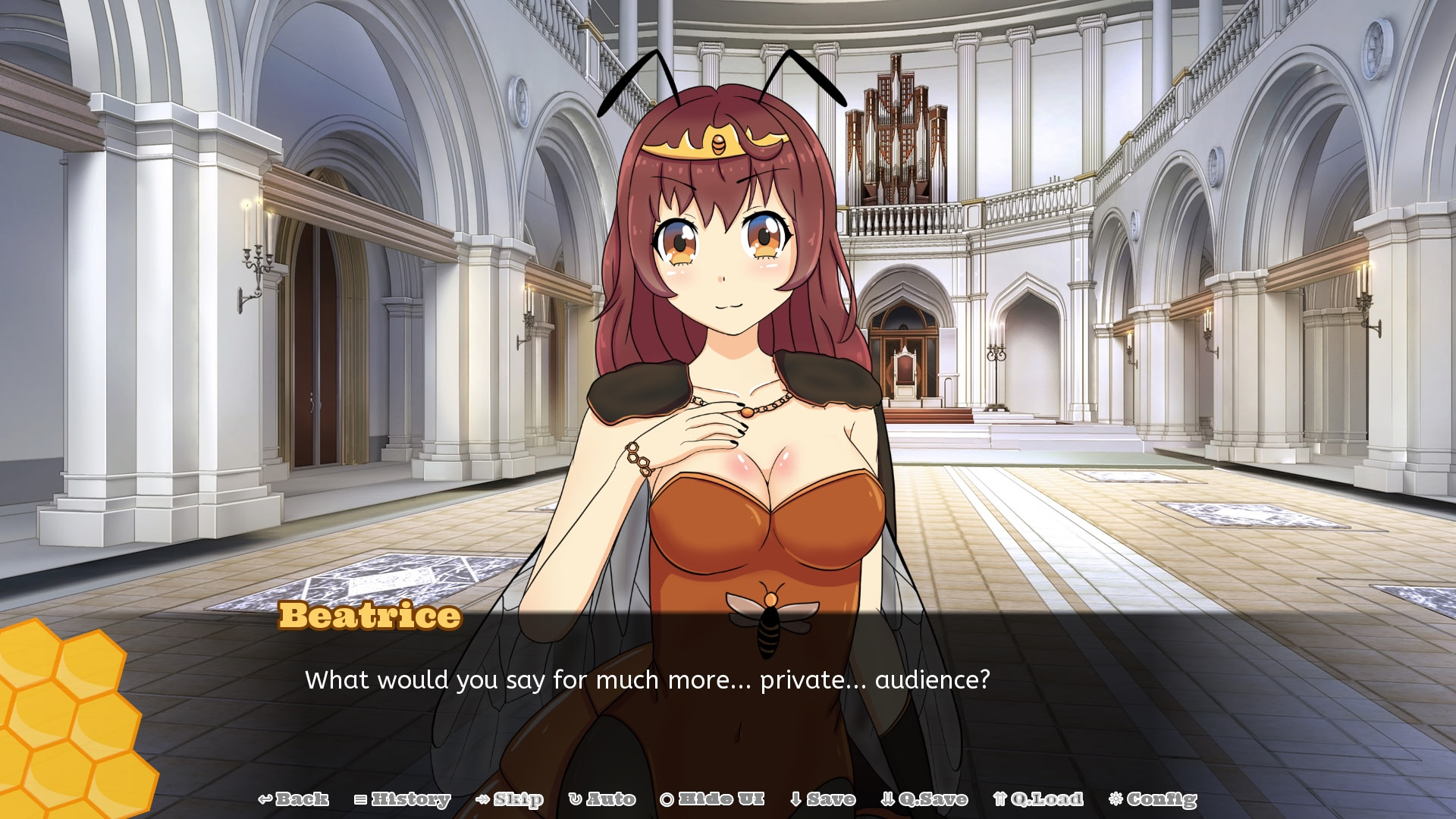Toggle Auto-advance dialogue
1456x819 pixels.
pos(602,799)
